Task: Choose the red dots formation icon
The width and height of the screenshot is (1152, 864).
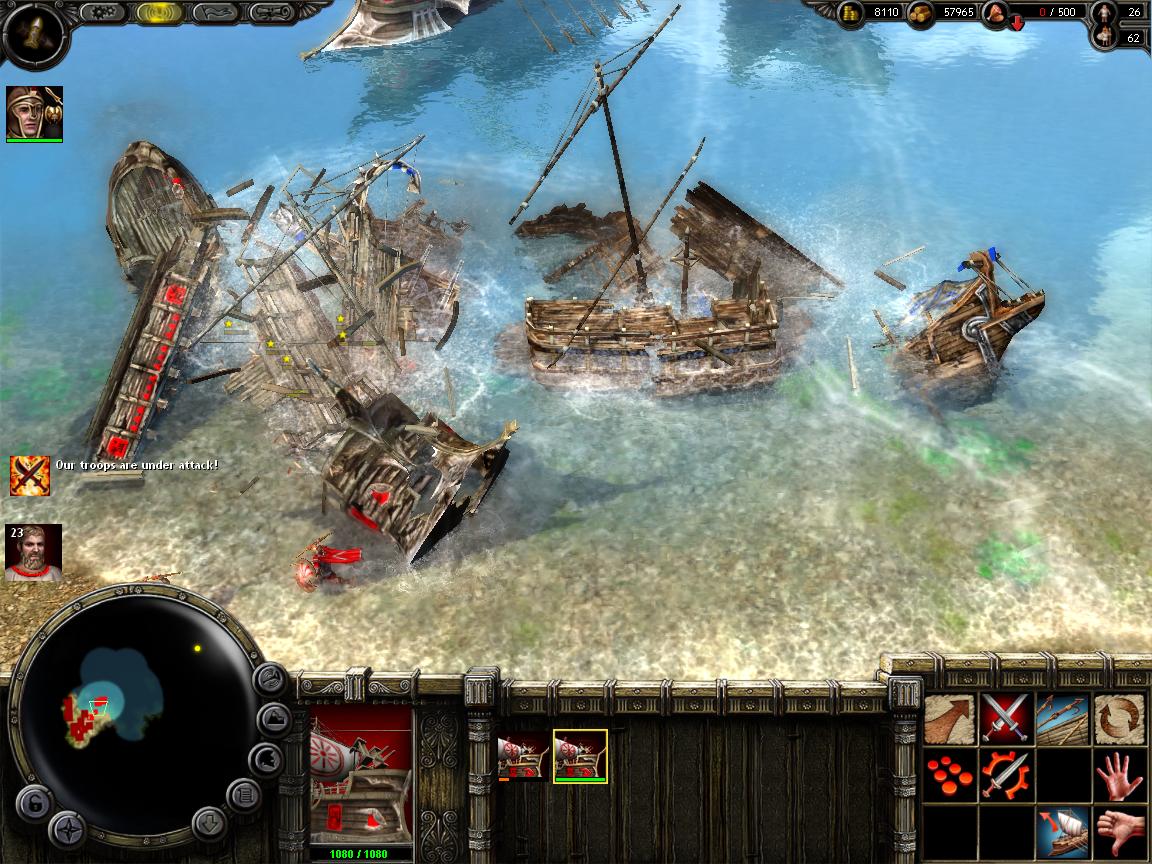Action: [949, 774]
